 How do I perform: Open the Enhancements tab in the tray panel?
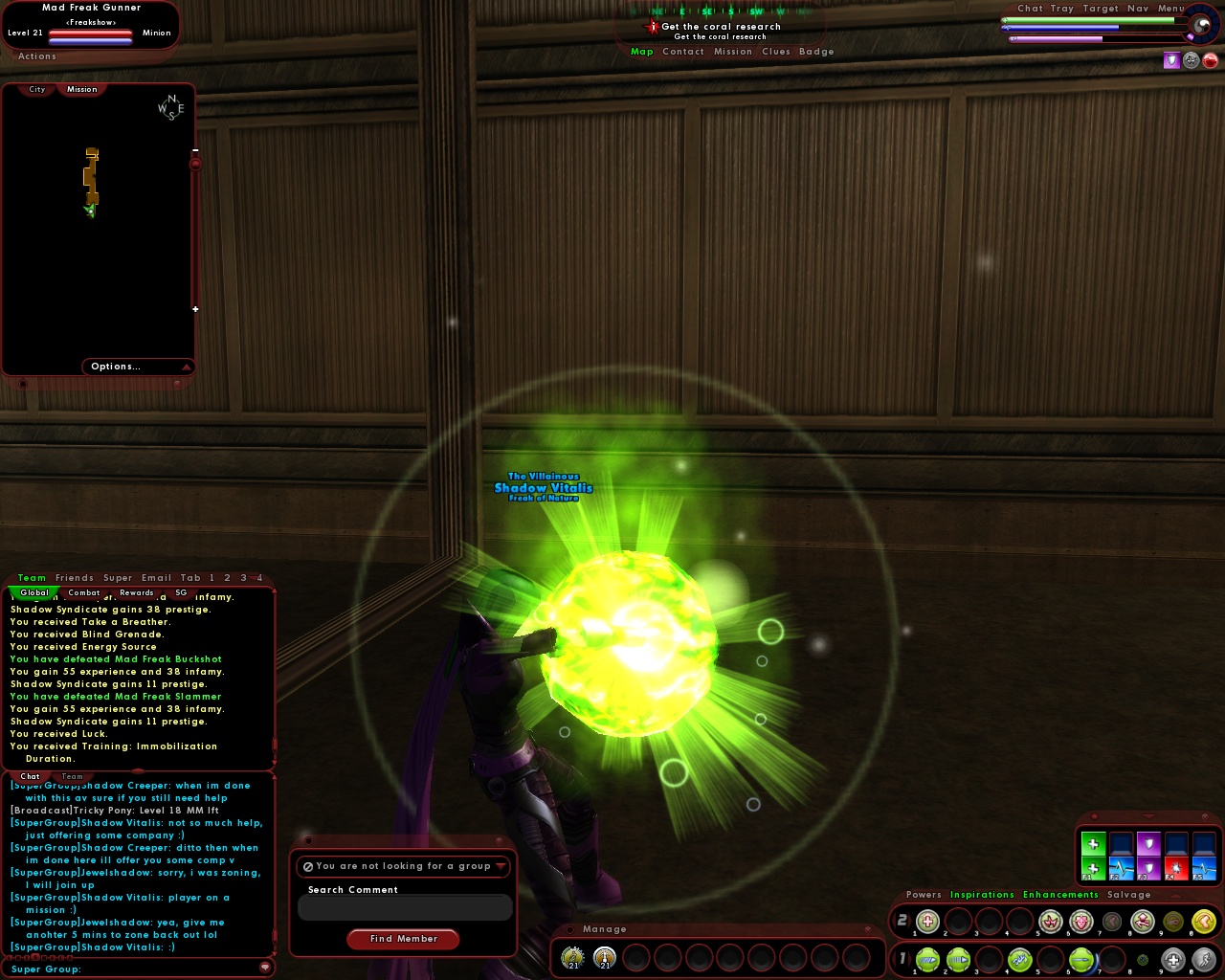pos(1060,895)
